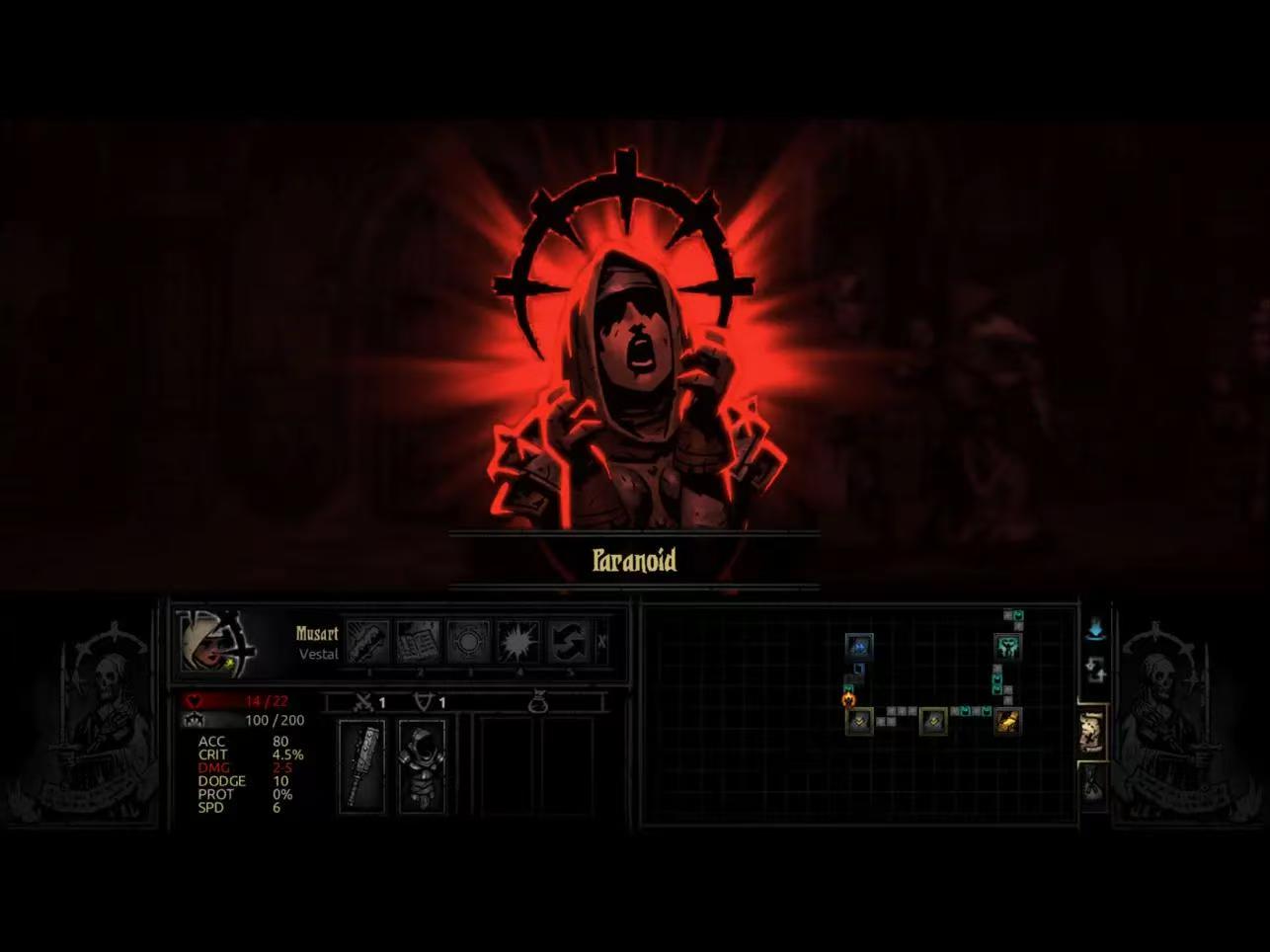Click the weapon upgrade level indicator
The width and height of the screenshot is (1270, 952).
click(x=370, y=703)
